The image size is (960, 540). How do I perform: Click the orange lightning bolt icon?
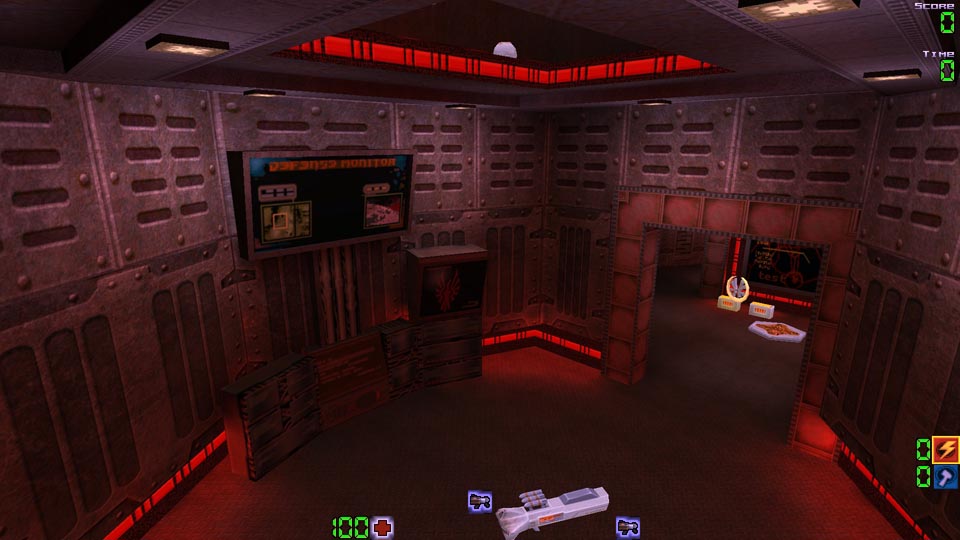(946, 450)
